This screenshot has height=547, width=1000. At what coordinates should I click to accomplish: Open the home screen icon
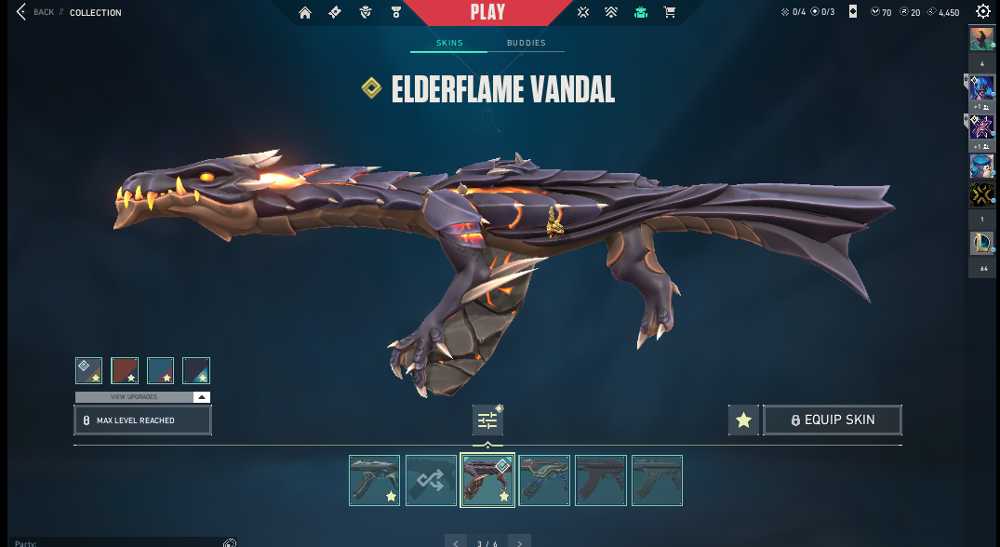pyautogui.click(x=305, y=13)
